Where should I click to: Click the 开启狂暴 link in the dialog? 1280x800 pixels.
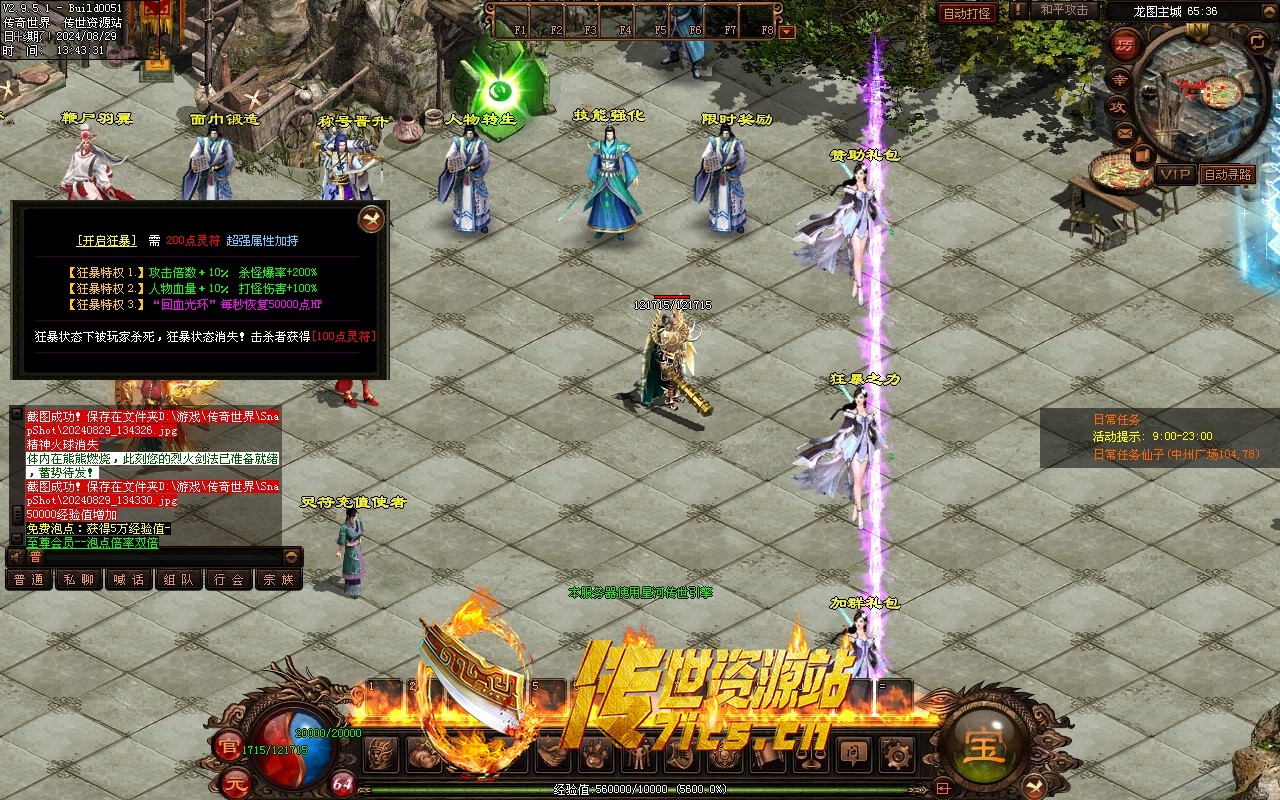[106, 241]
